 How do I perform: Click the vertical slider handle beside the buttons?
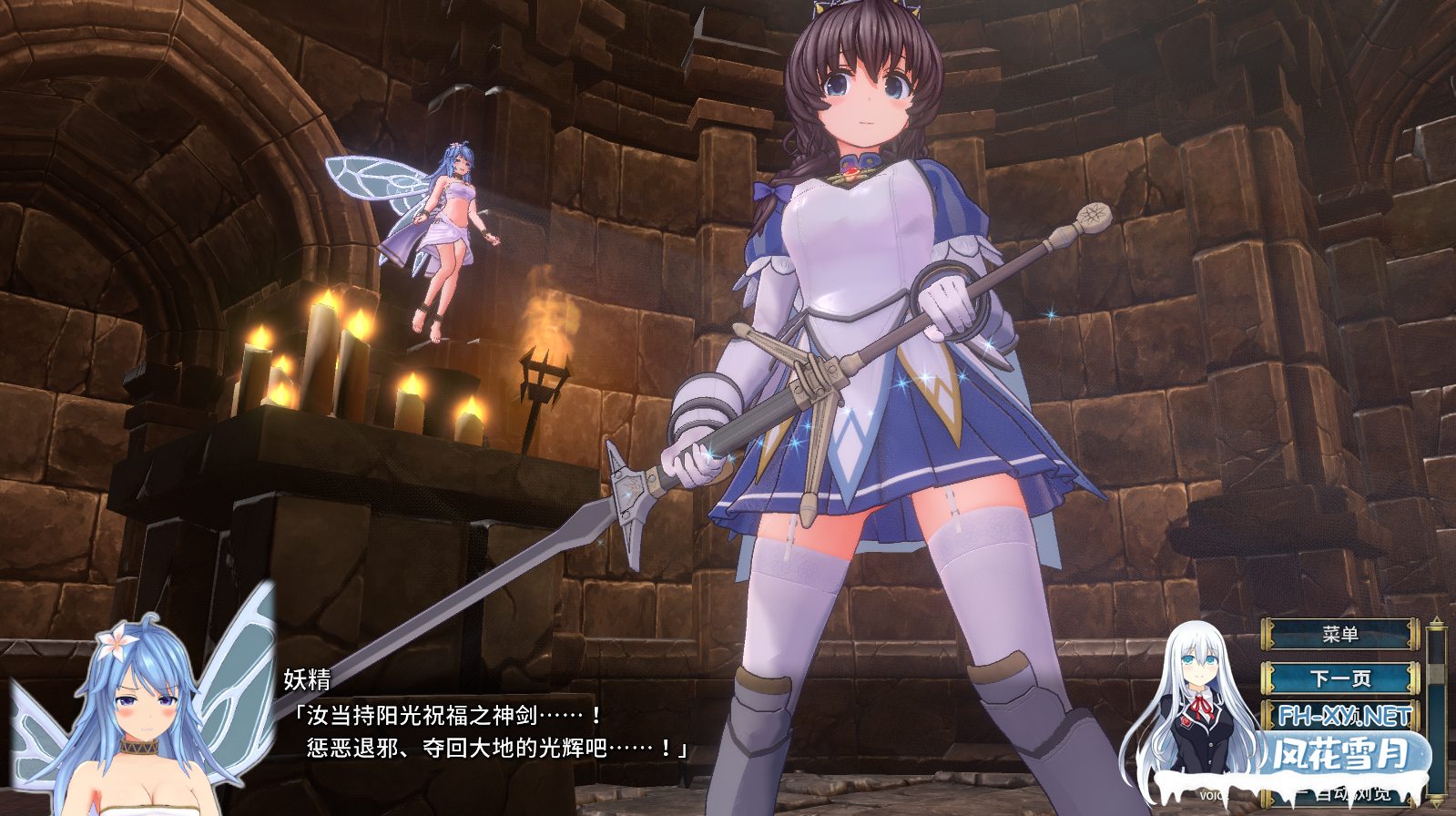[1436, 674]
